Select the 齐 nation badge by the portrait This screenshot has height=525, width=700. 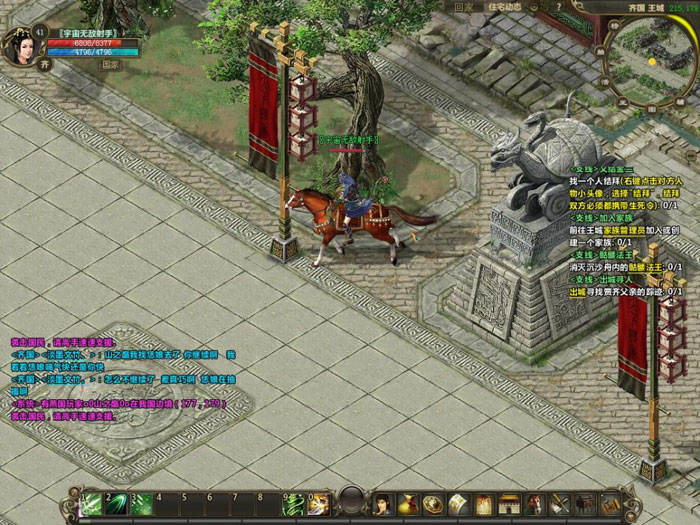click(x=45, y=61)
